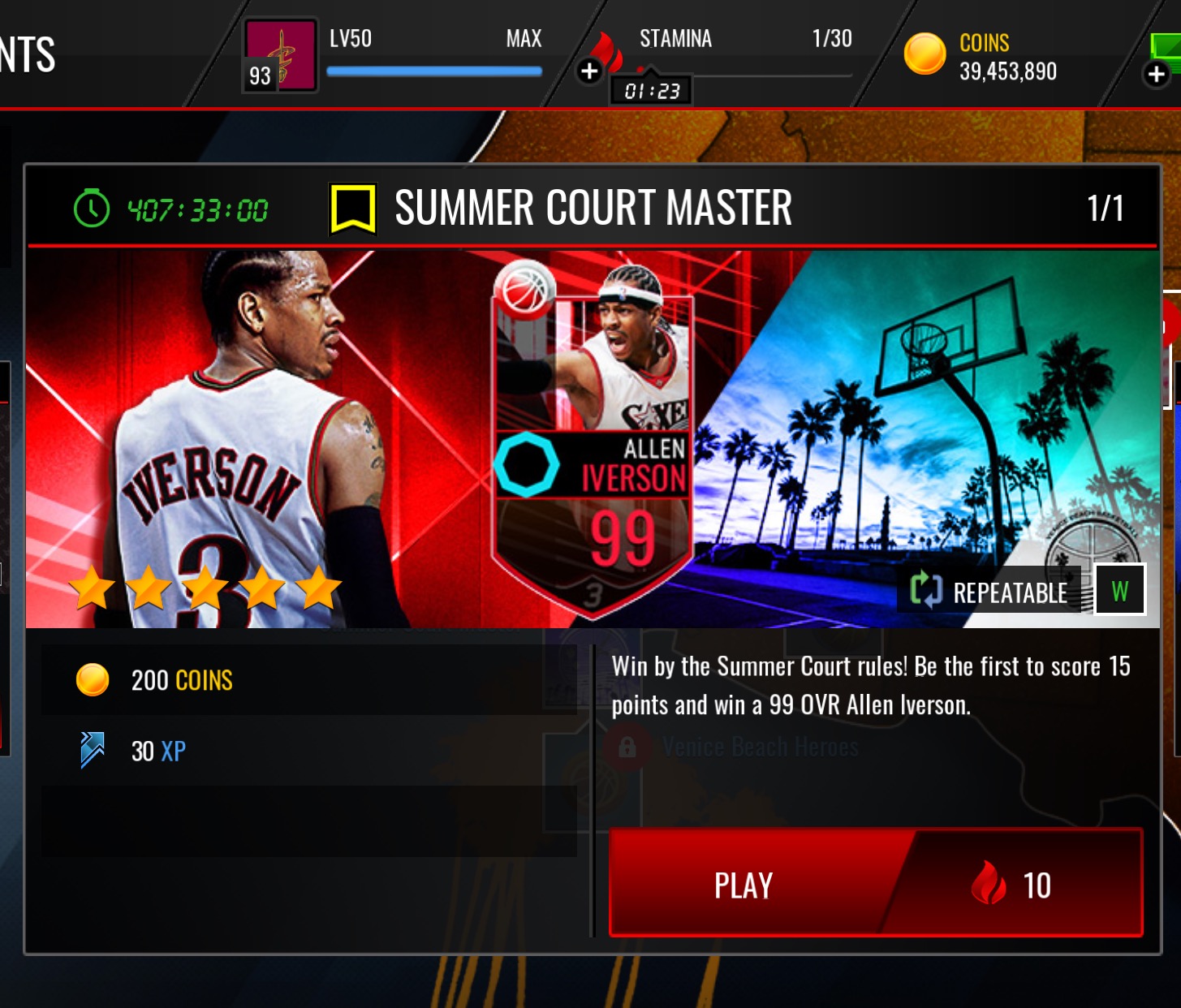The image size is (1181, 1008).
Task: Start the Summer Court Master game with PLAY
Action: (875, 883)
